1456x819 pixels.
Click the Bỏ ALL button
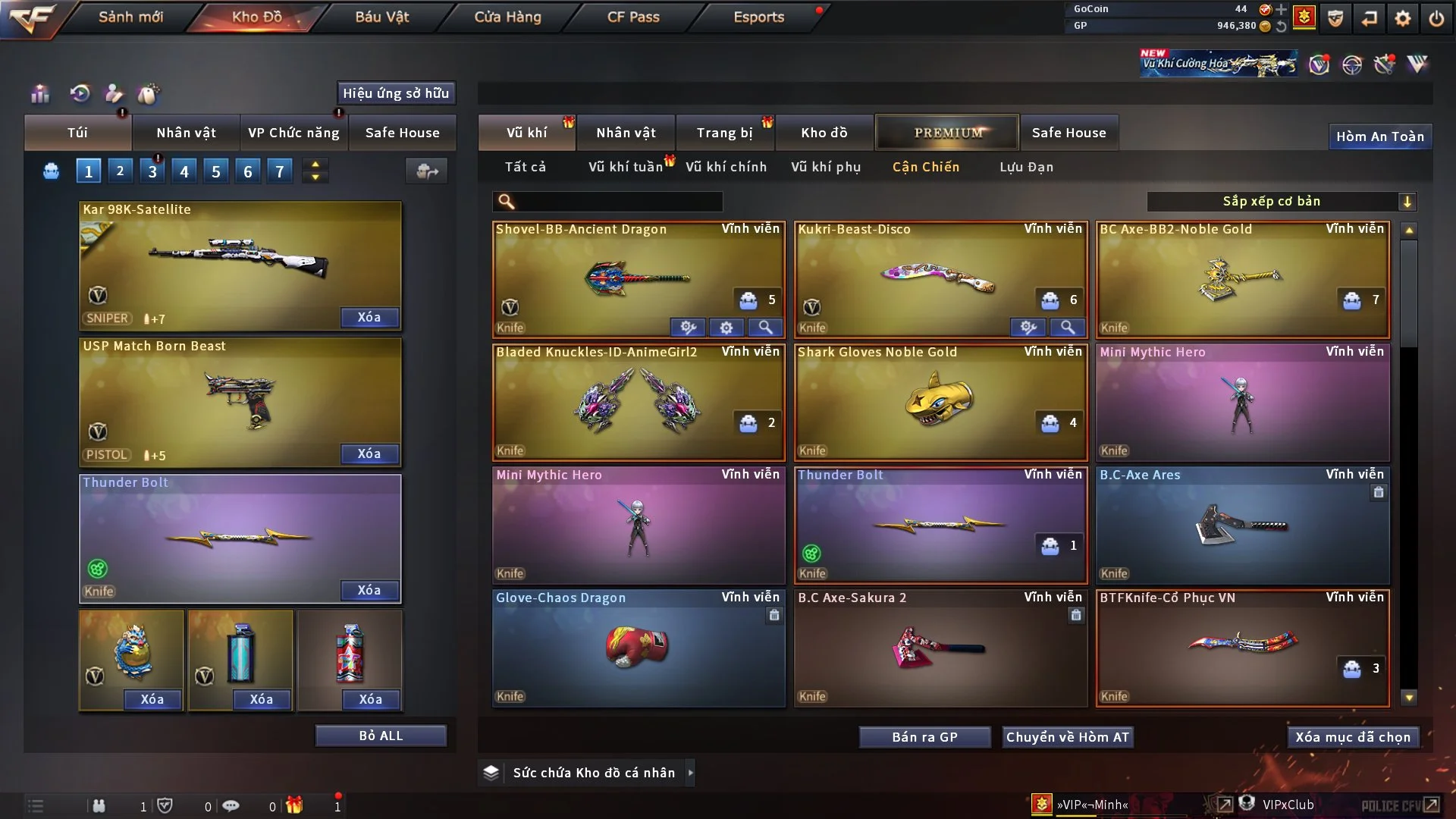pyautogui.click(x=381, y=736)
